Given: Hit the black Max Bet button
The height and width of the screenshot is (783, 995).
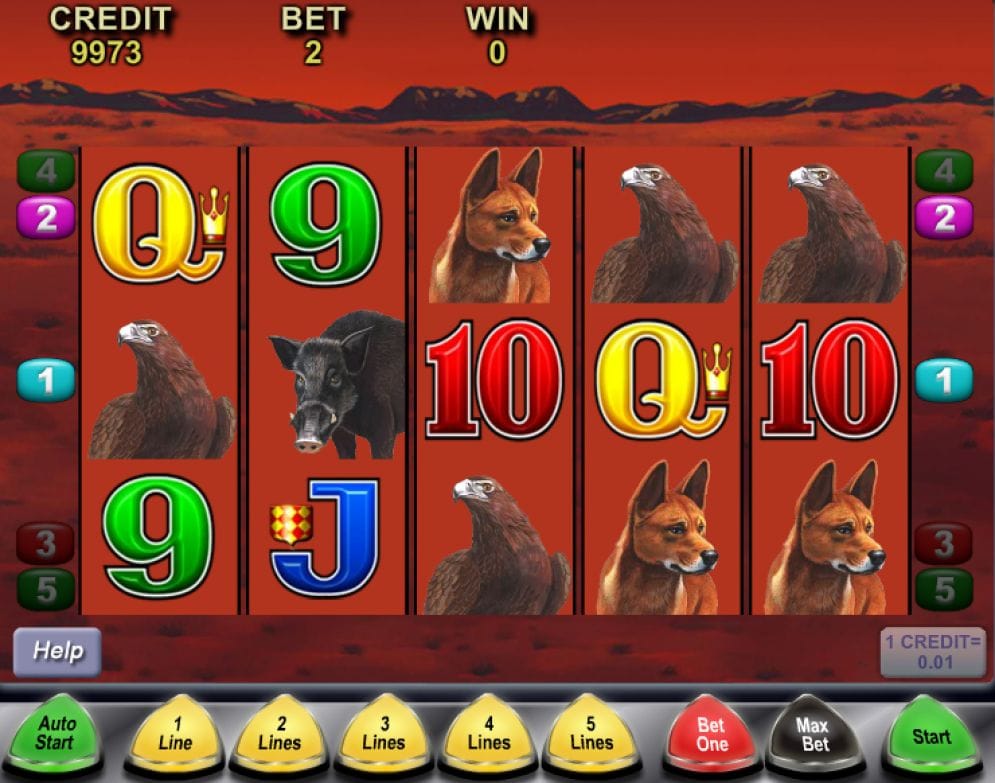Looking at the screenshot, I should pyautogui.click(x=814, y=735).
